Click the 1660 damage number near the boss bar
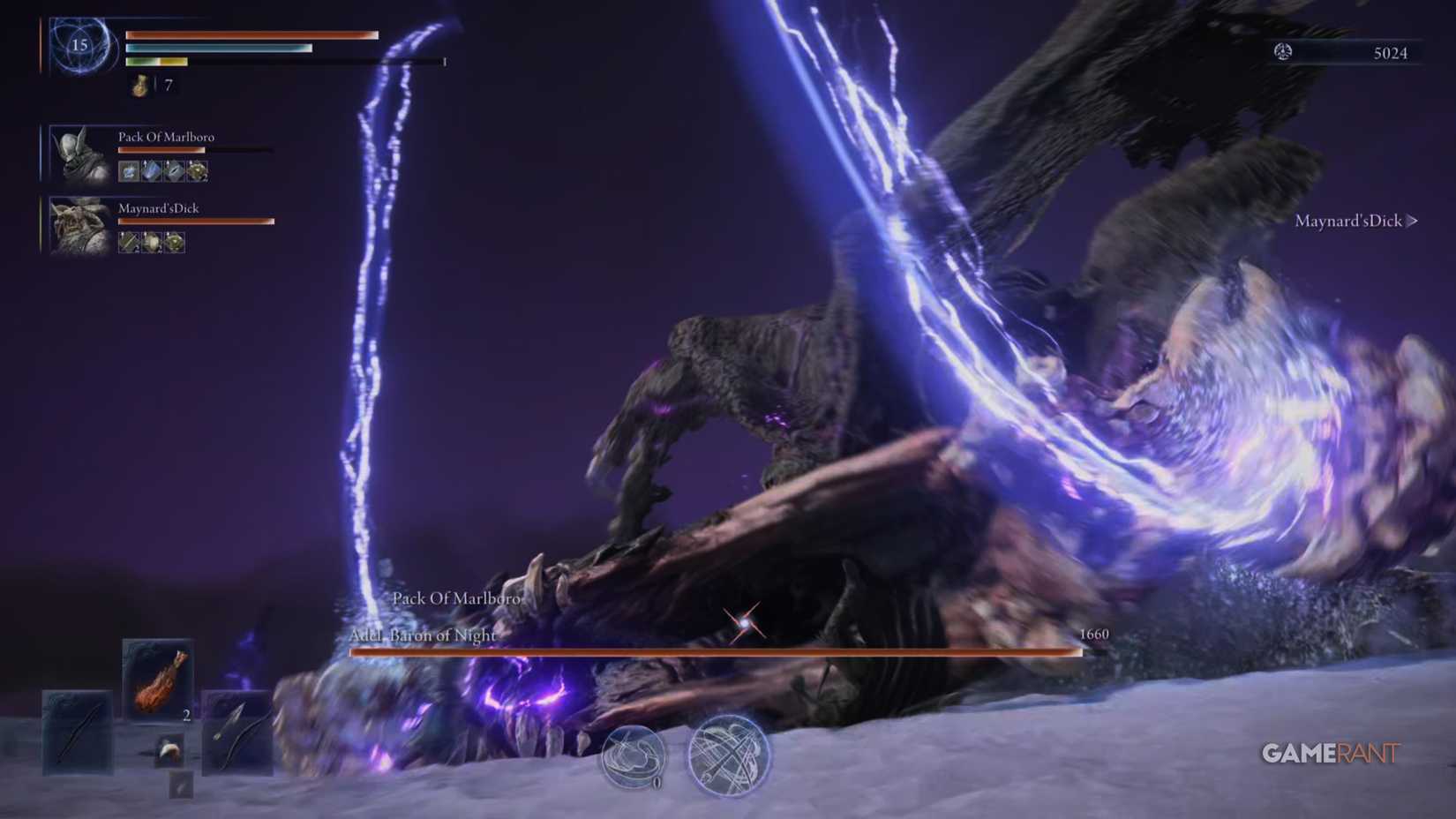 [x=1094, y=634]
